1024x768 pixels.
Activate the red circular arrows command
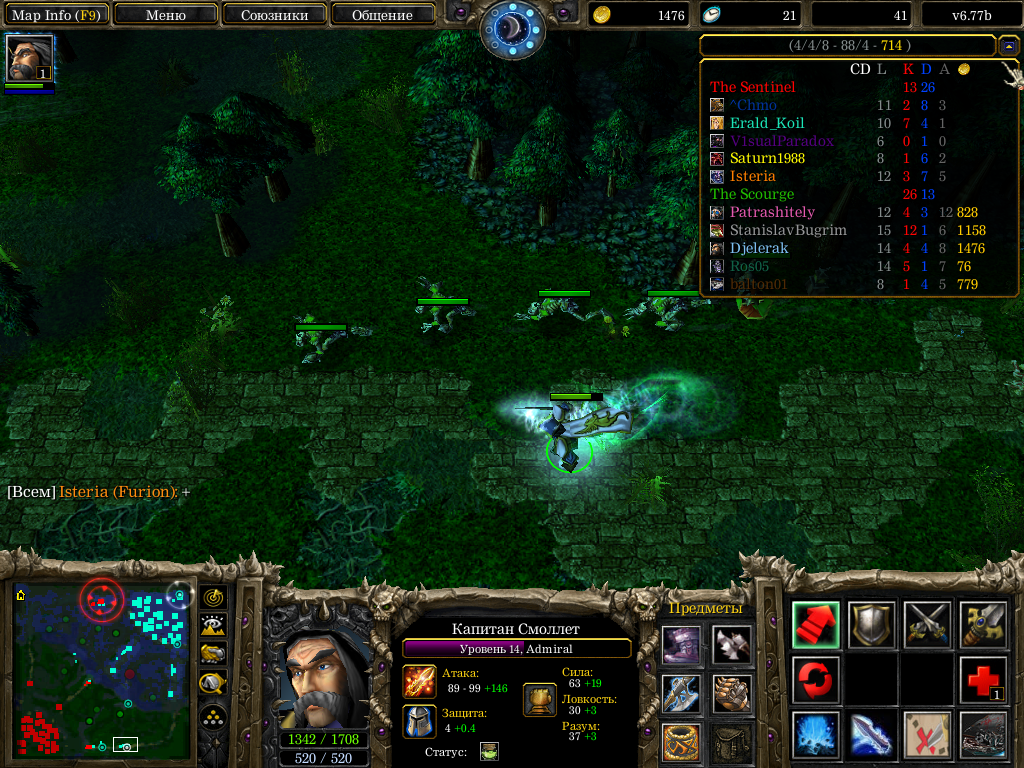[815, 680]
